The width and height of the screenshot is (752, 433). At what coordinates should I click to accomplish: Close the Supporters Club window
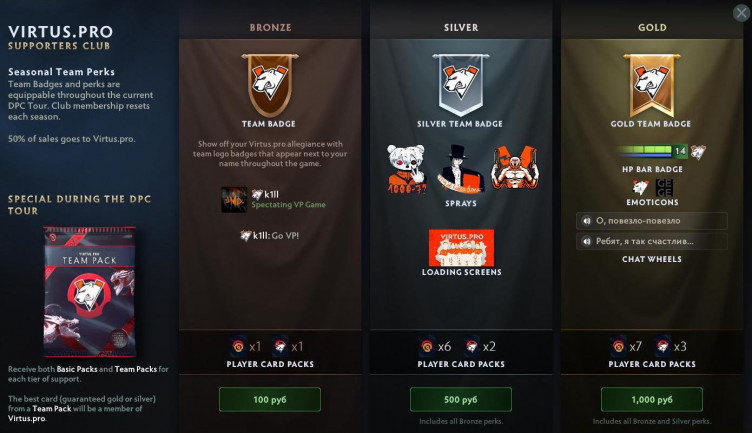[739, 13]
